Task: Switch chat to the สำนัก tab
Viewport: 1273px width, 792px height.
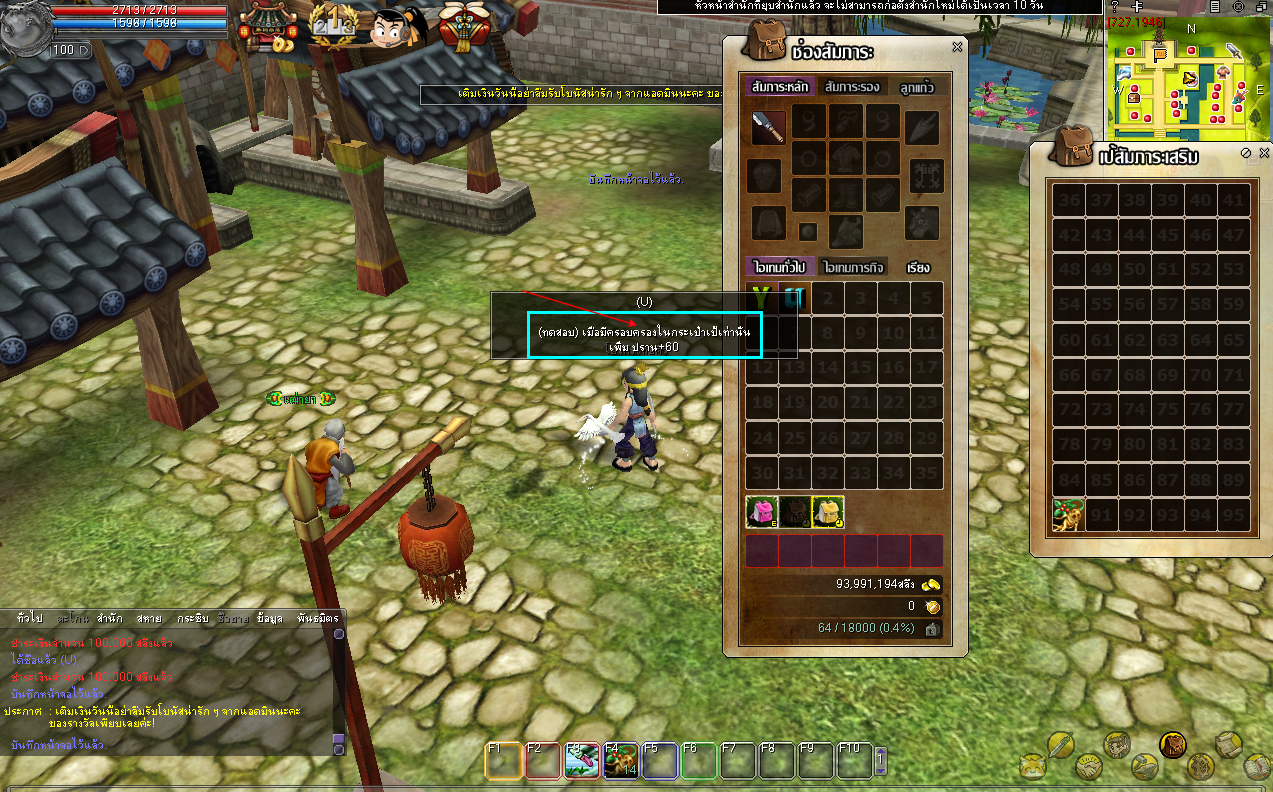Action: [110, 618]
